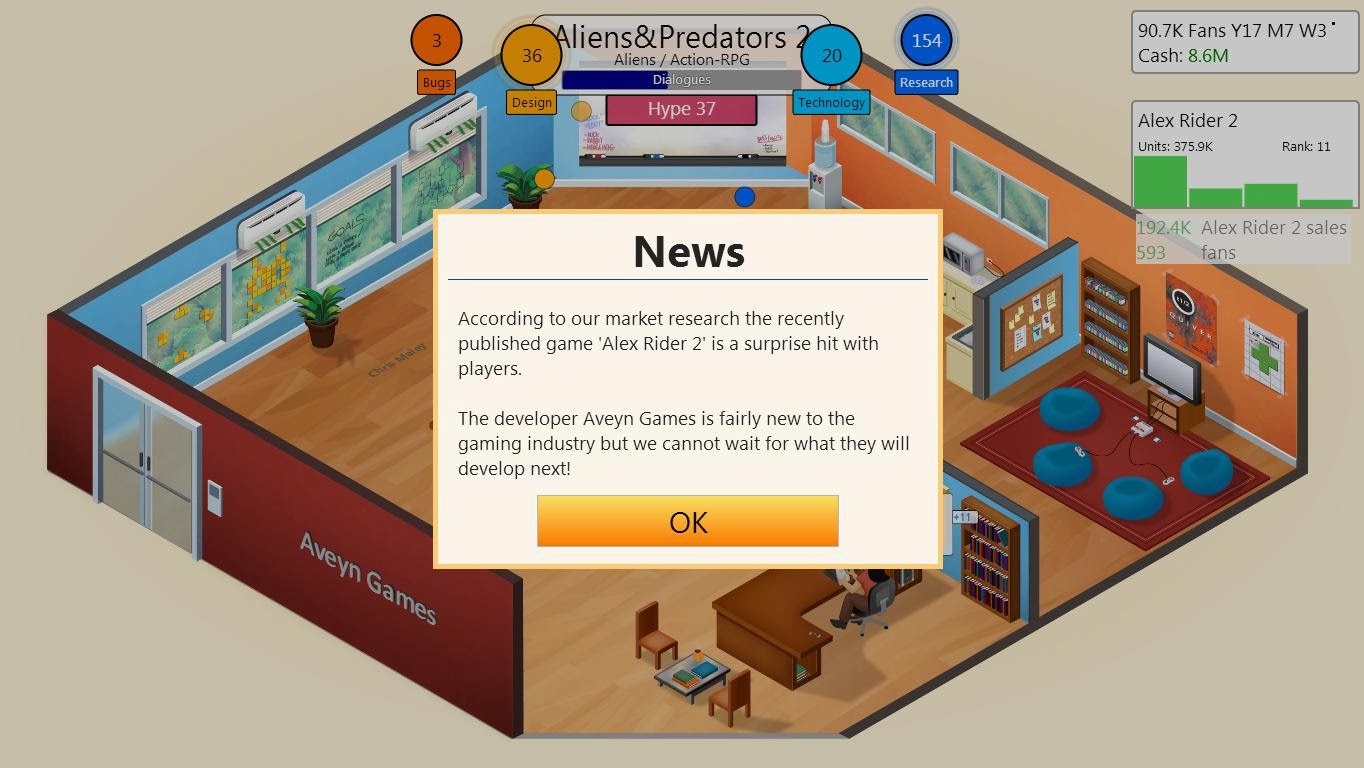The height and width of the screenshot is (768, 1364).
Task: Click the Technology points bubble showing 20
Action: pos(831,57)
